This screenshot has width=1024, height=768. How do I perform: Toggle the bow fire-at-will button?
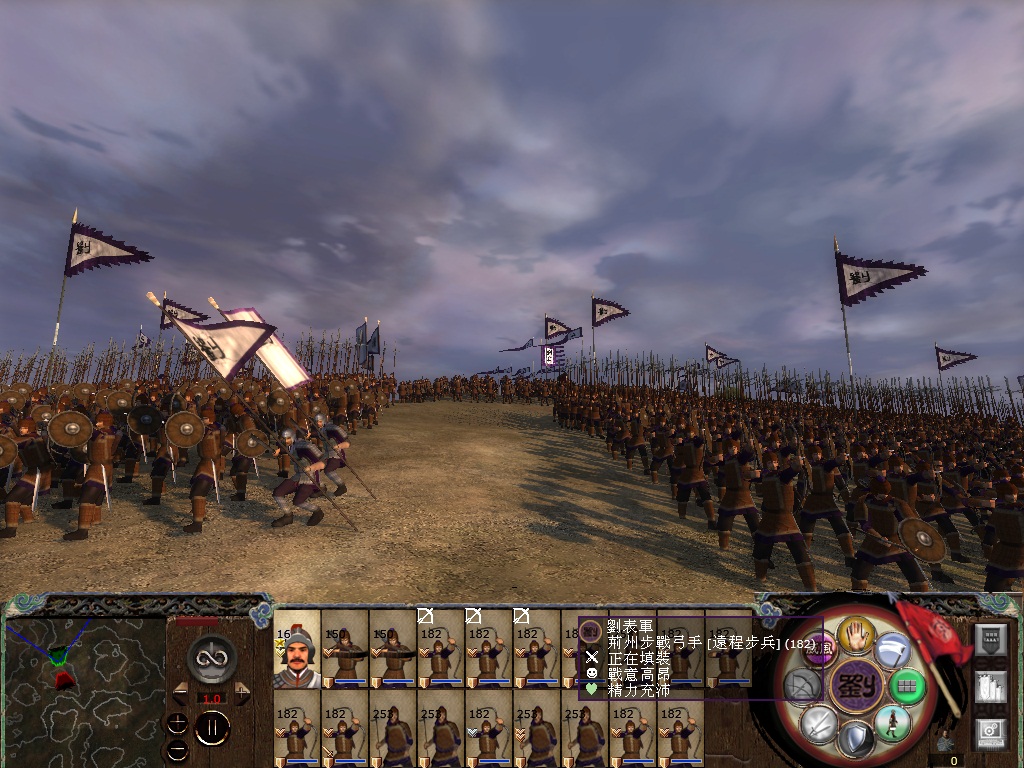click(x=802, y=685)
